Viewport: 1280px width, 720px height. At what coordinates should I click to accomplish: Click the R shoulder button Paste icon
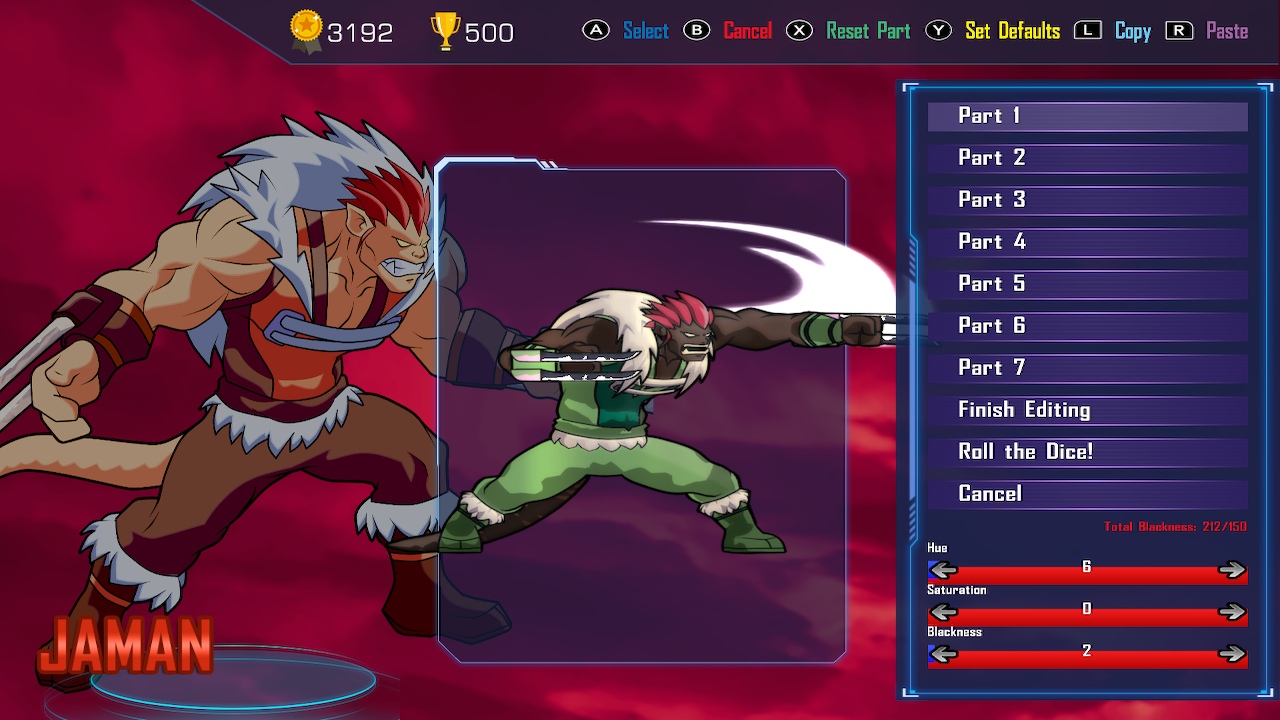pyautogui.click(x=1179, y=30)
